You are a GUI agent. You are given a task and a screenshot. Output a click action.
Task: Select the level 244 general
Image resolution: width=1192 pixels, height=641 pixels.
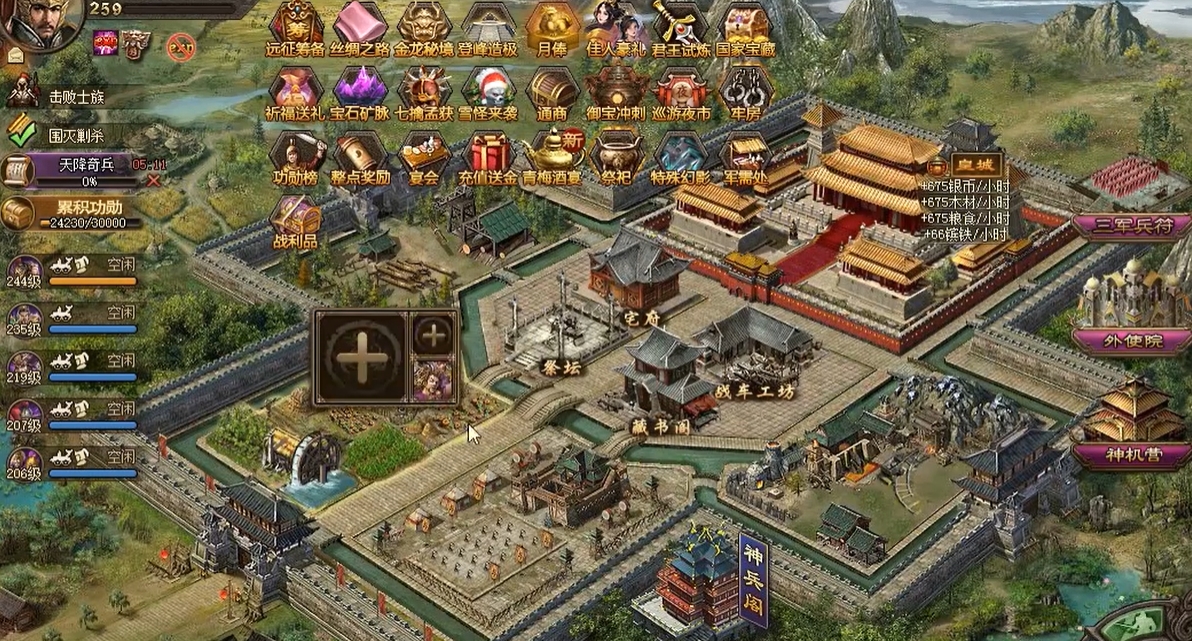point(25,271)
